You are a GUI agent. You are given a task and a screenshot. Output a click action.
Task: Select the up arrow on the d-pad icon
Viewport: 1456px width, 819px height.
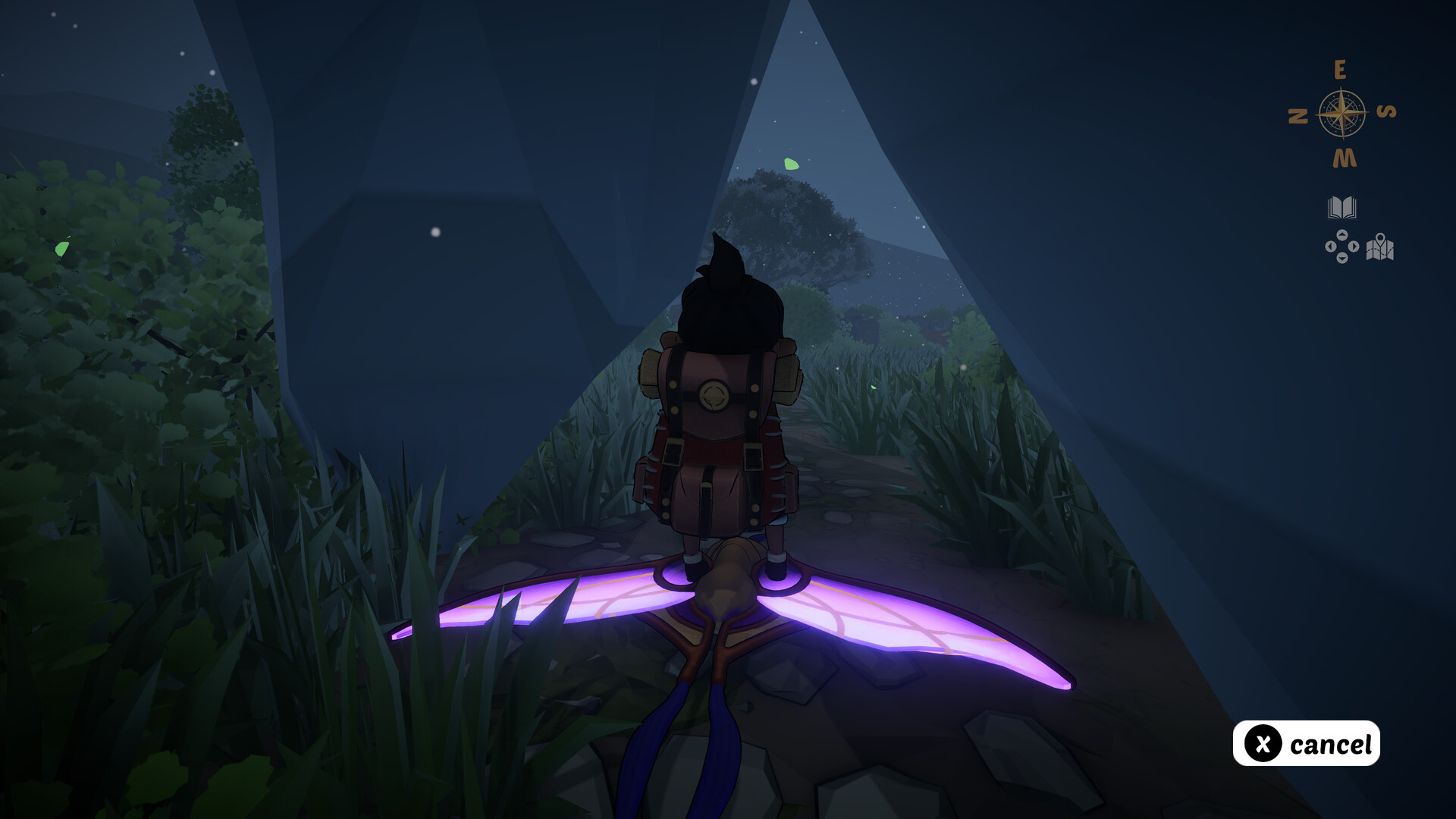pyautogui.click(x=1342, y=235)
